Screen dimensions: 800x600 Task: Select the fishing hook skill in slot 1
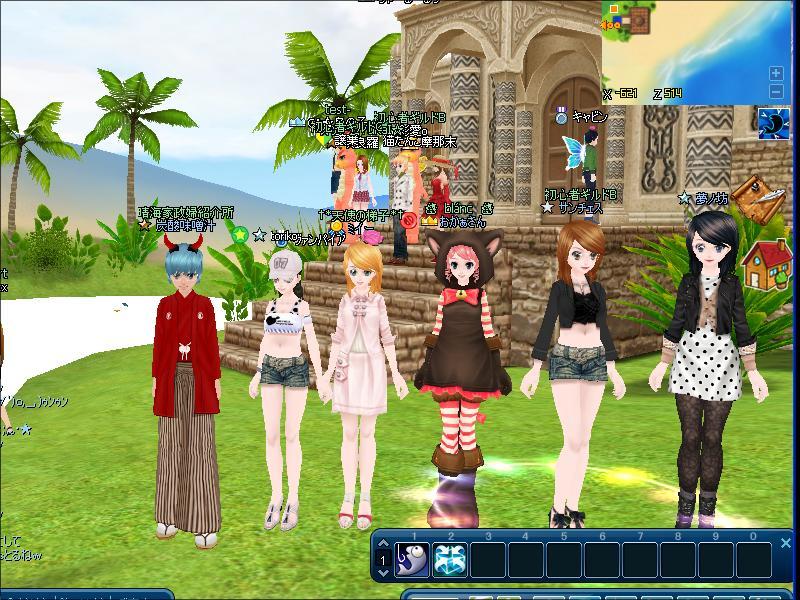tap(411, 560)
